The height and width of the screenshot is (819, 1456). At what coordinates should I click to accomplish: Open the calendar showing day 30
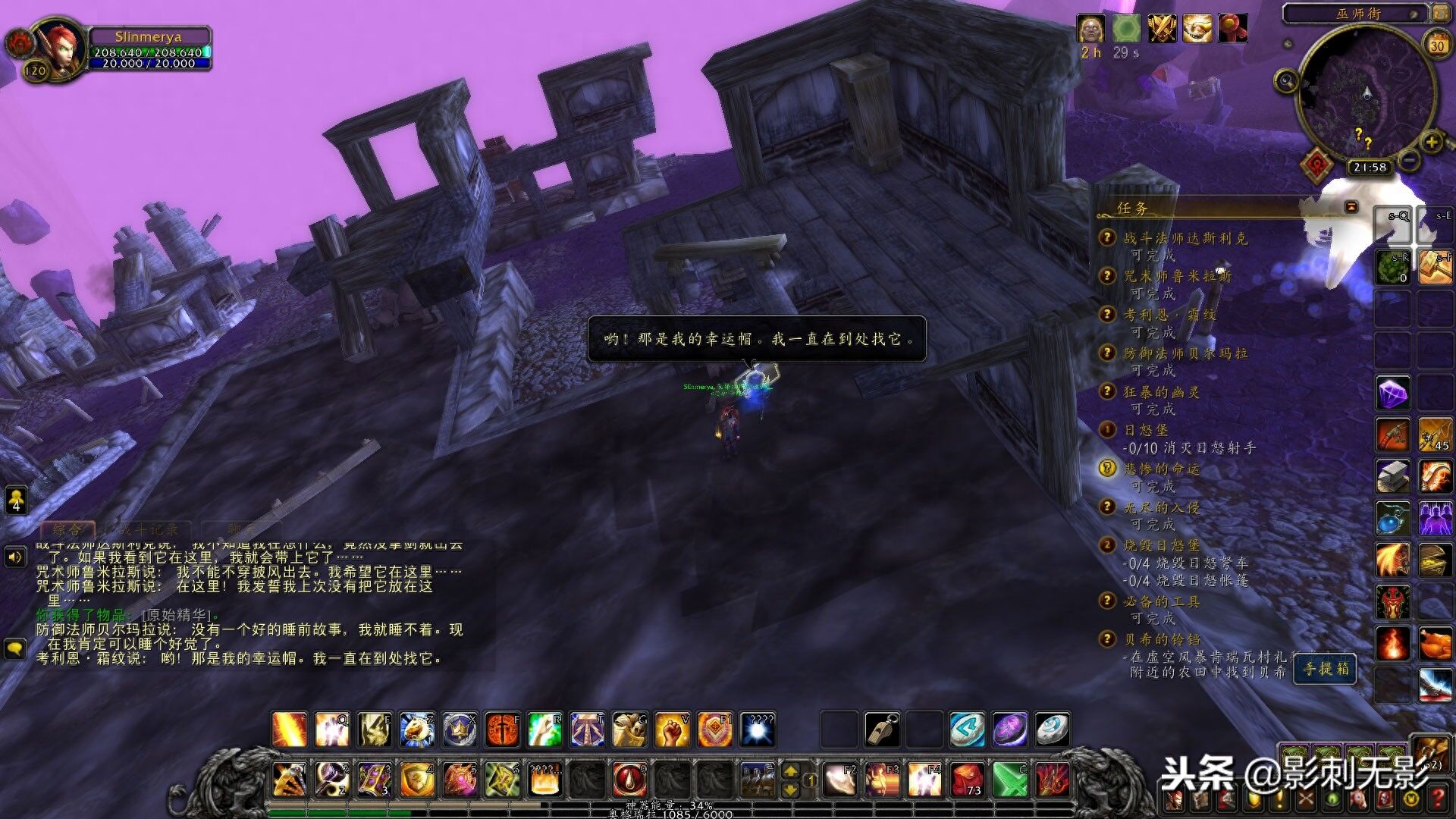point(1437,45)
